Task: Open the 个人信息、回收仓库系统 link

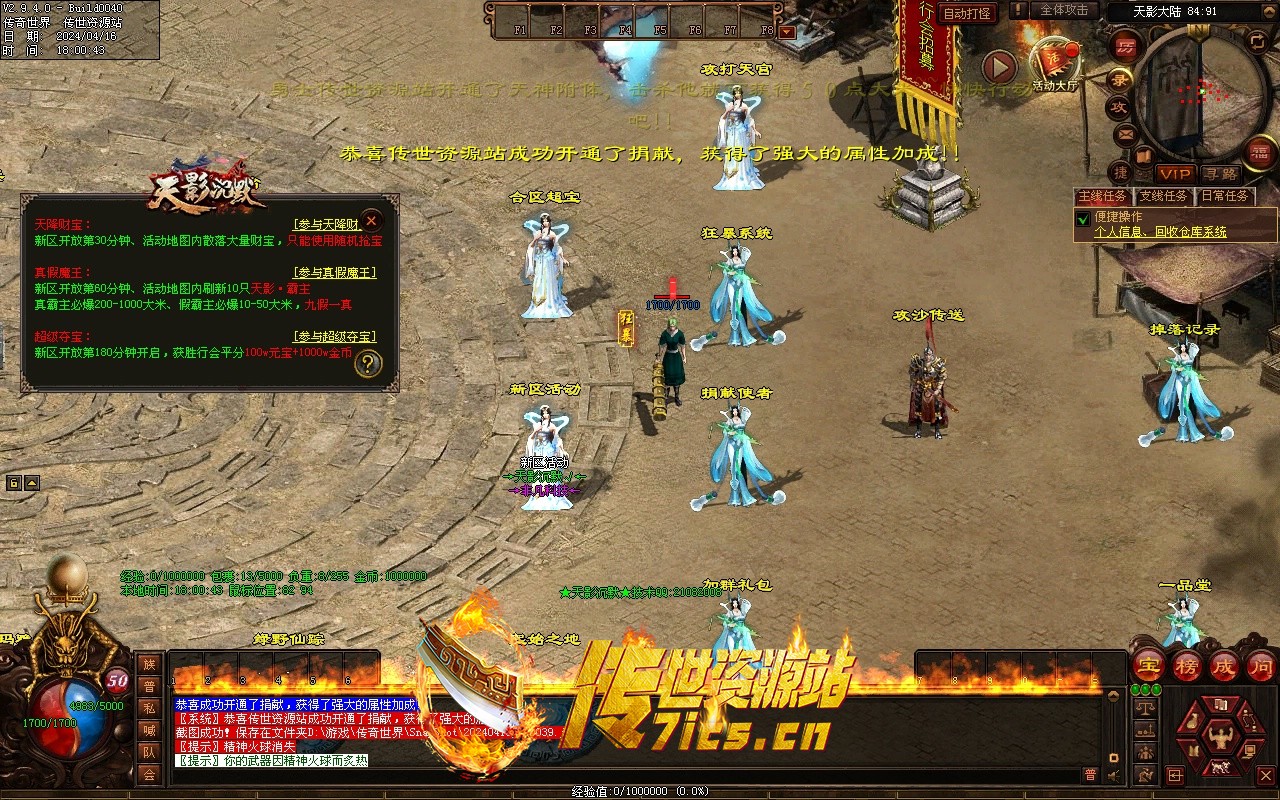Action: coord(1160,232)
